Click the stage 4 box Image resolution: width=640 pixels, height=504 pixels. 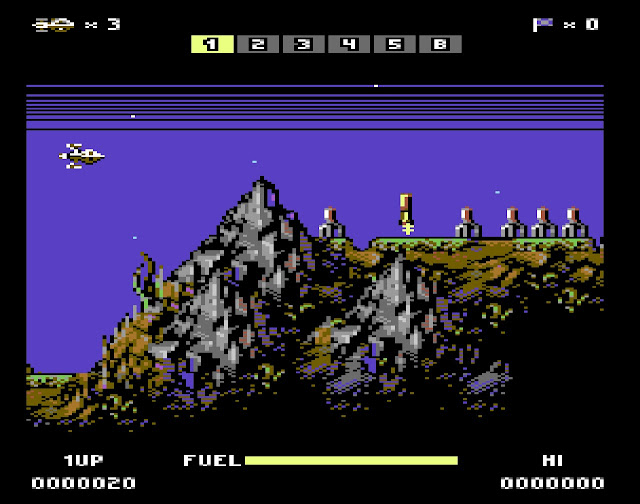(348, 44)
